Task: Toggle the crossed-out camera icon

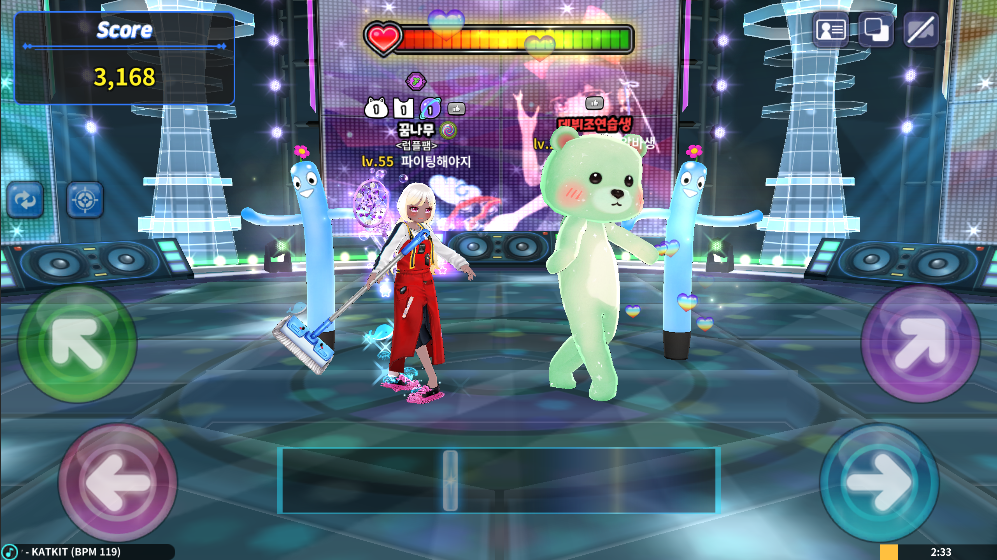Action: pyautogui.click(x=921, y=30)
